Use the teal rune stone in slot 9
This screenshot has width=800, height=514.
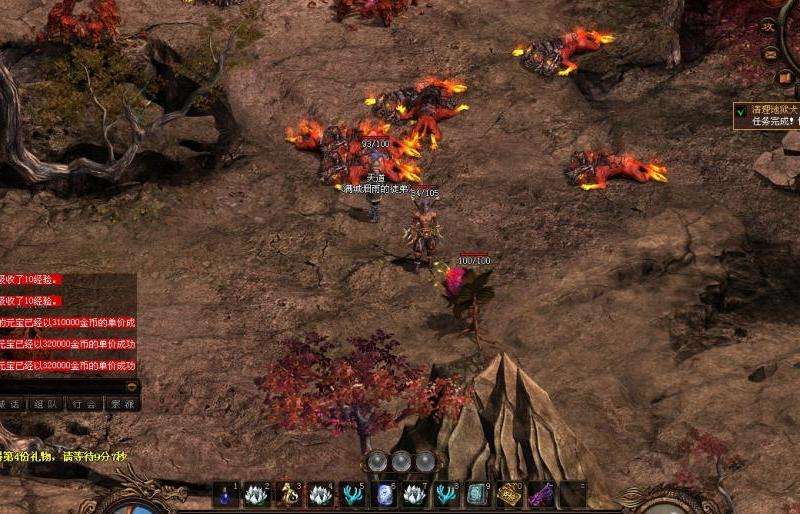coord(477,495)
